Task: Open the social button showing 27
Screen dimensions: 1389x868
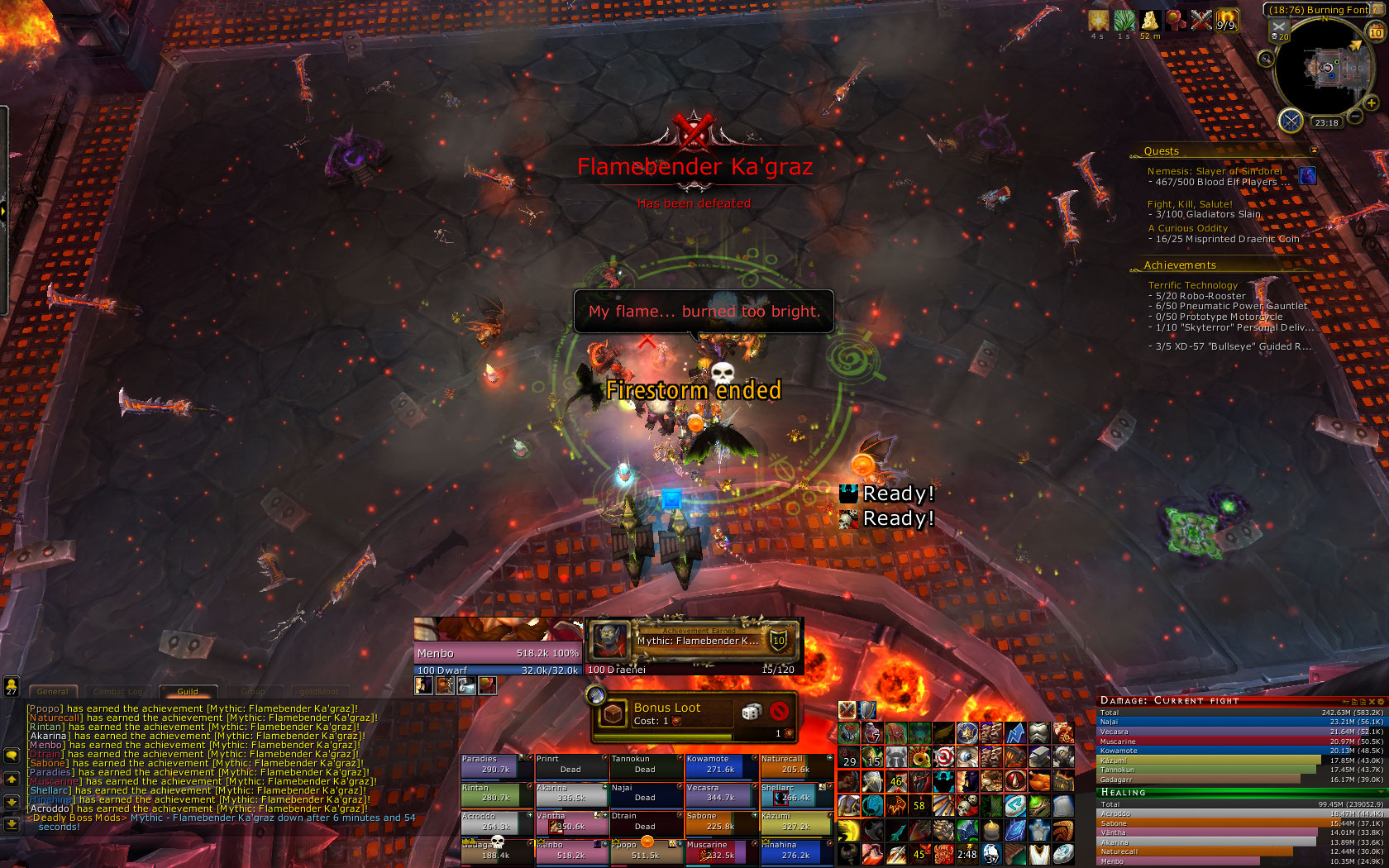Action: 12,686
